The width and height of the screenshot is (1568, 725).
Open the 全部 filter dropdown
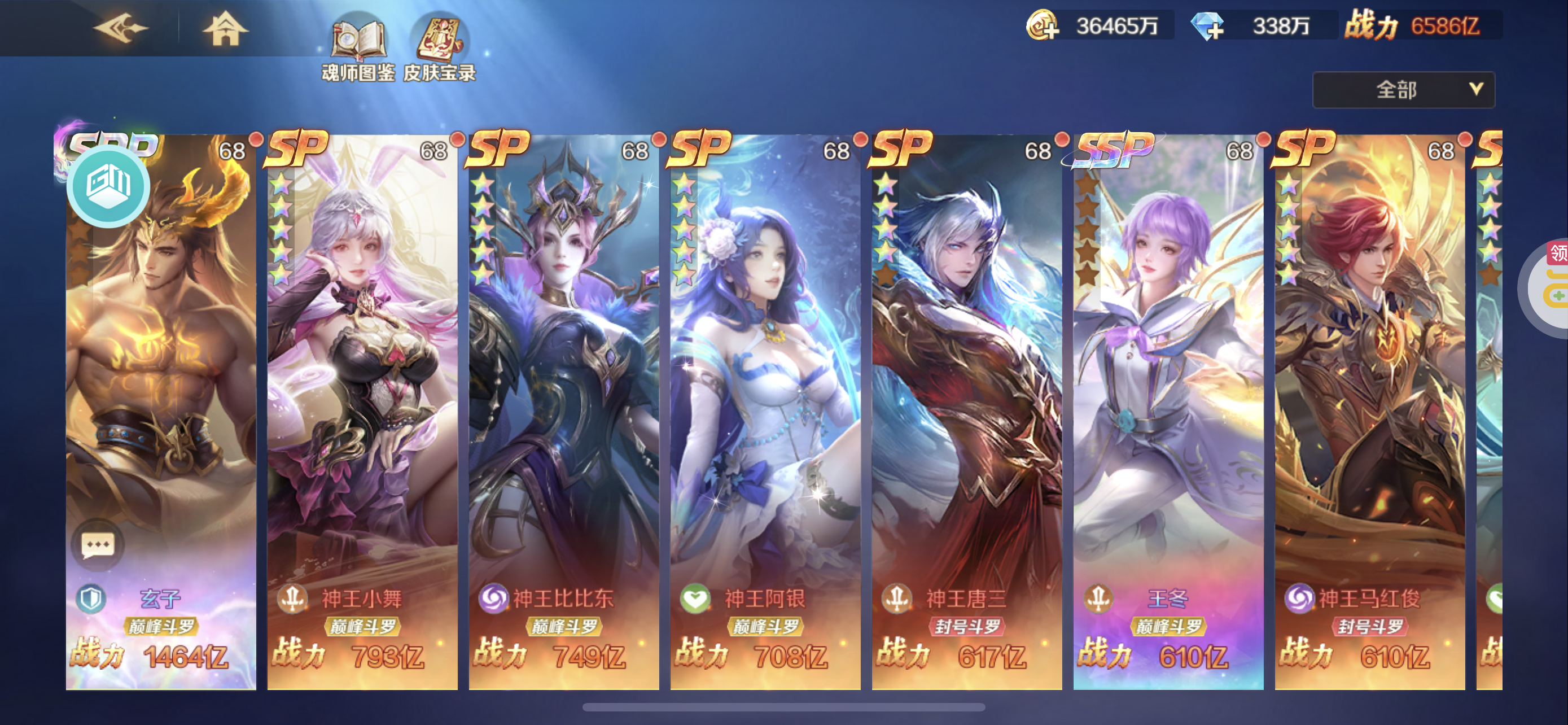coord(1403,90)
